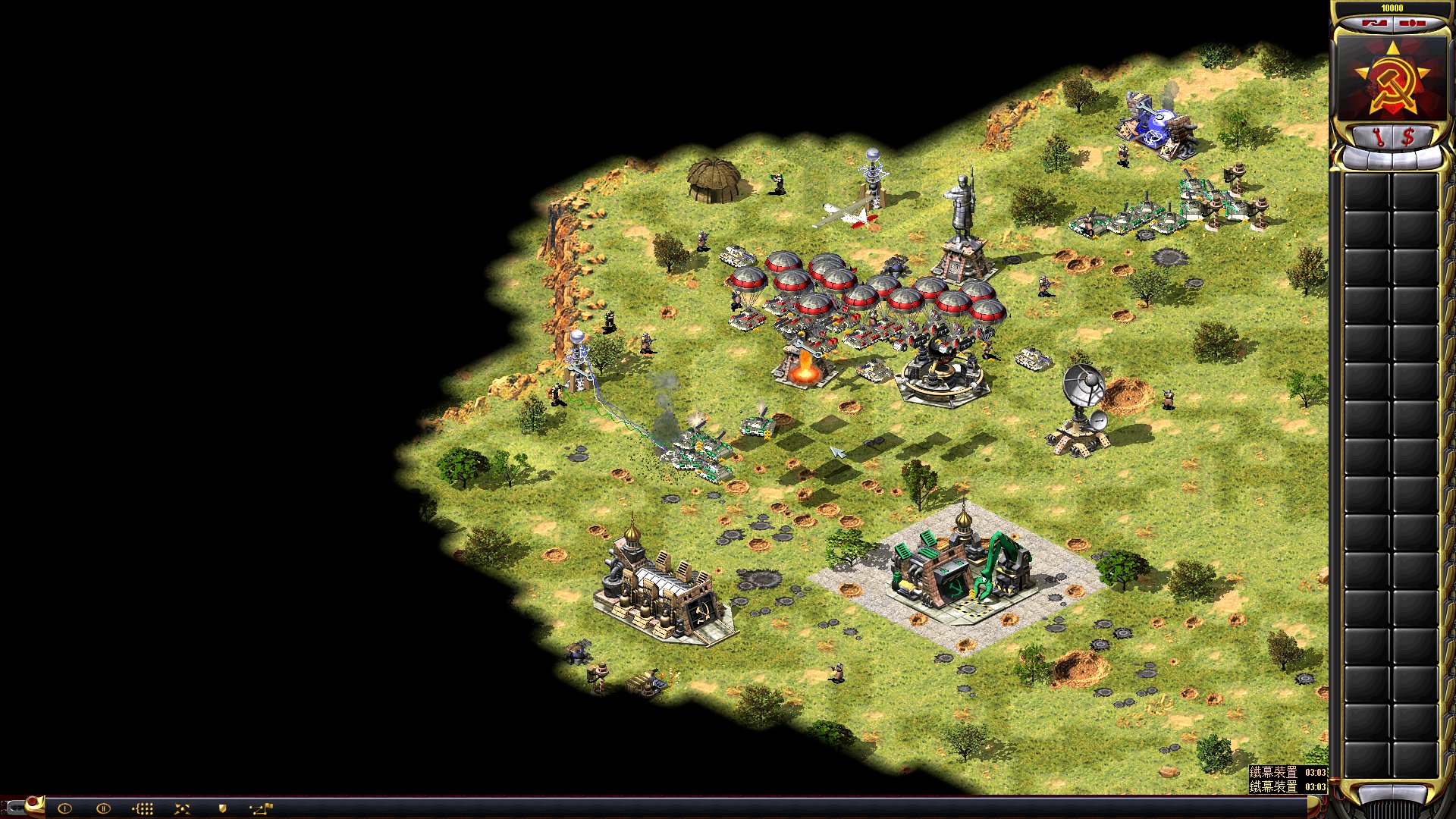Enable waypoint planning mode flag icon
1456x819 pixels.
coord(261,808)
